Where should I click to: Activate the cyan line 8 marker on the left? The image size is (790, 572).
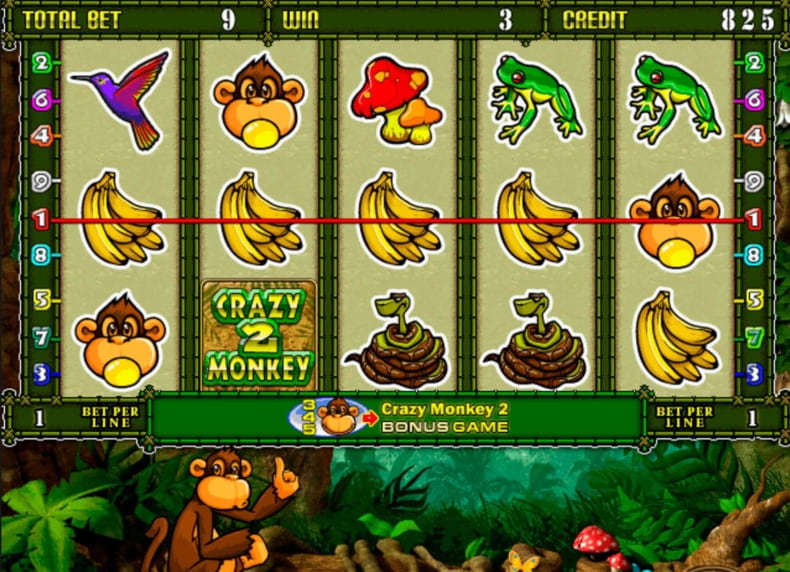(x=41, y=255)
